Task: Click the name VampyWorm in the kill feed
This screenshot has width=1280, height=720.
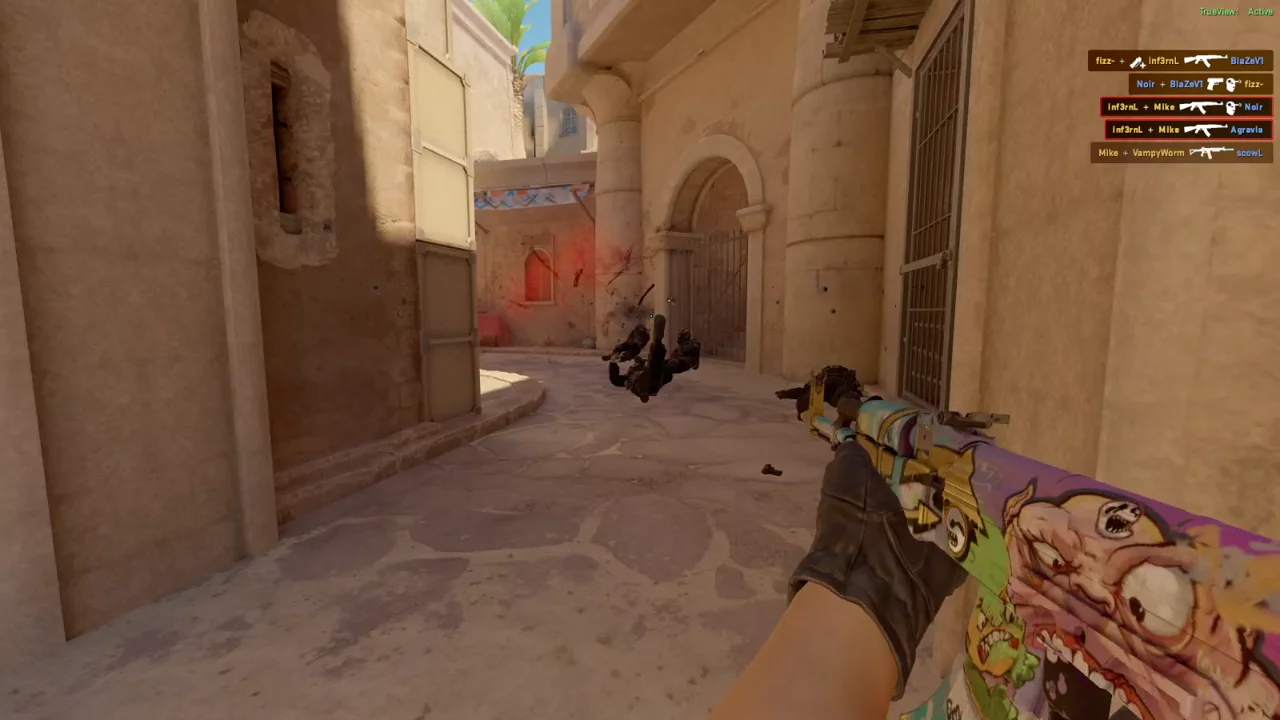Action: tap(1158, 152)
